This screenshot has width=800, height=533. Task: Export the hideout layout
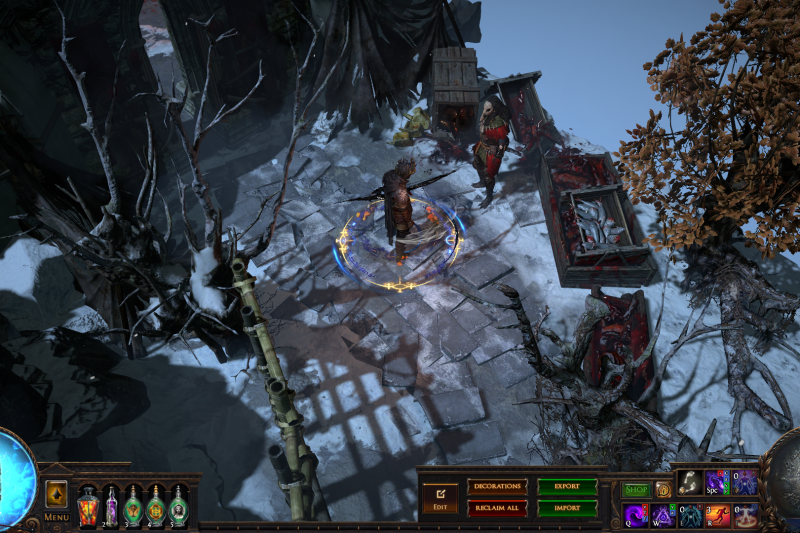pyautogui.click(x=567, y=486)
